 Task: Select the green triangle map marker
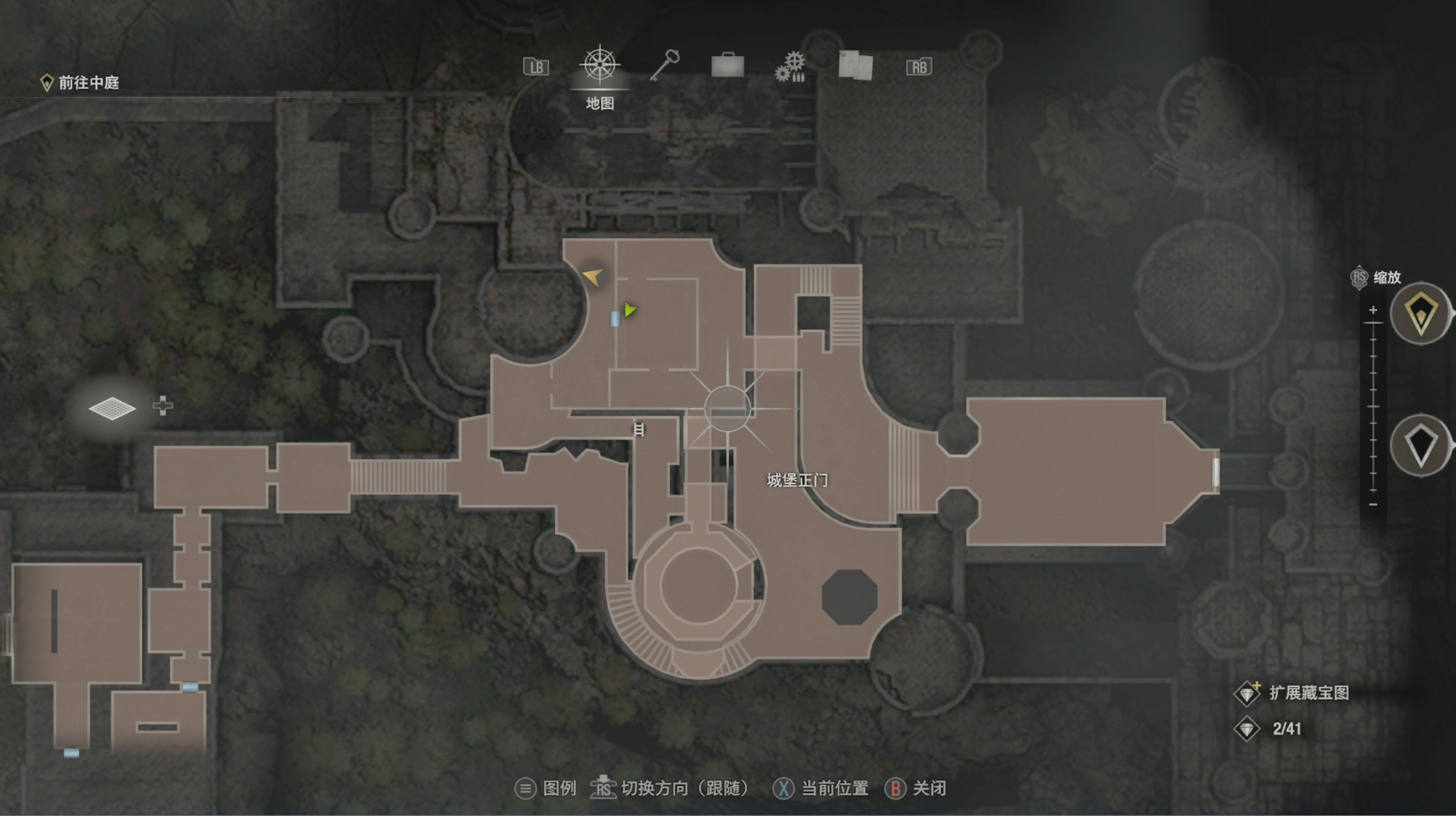coord(630,310)
